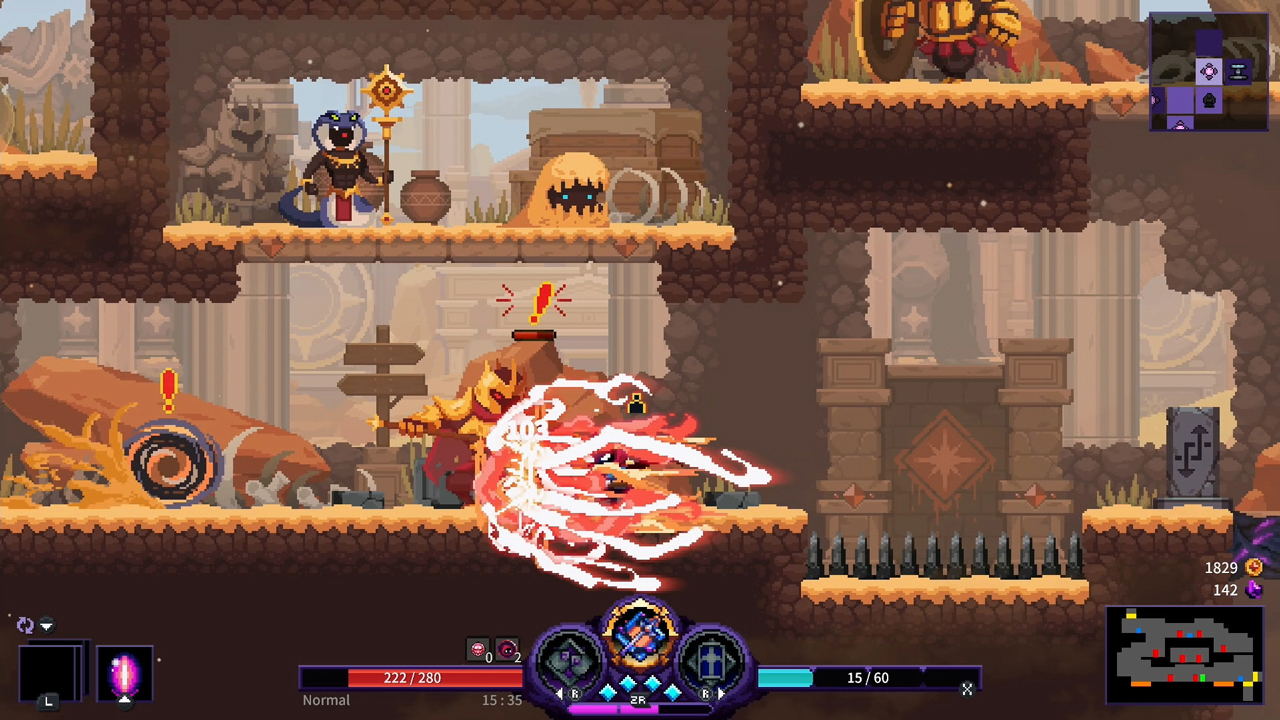Click the purple gem currency icon showing 1829
The image size is (1280, 720).
click(x=1254, y=567)
